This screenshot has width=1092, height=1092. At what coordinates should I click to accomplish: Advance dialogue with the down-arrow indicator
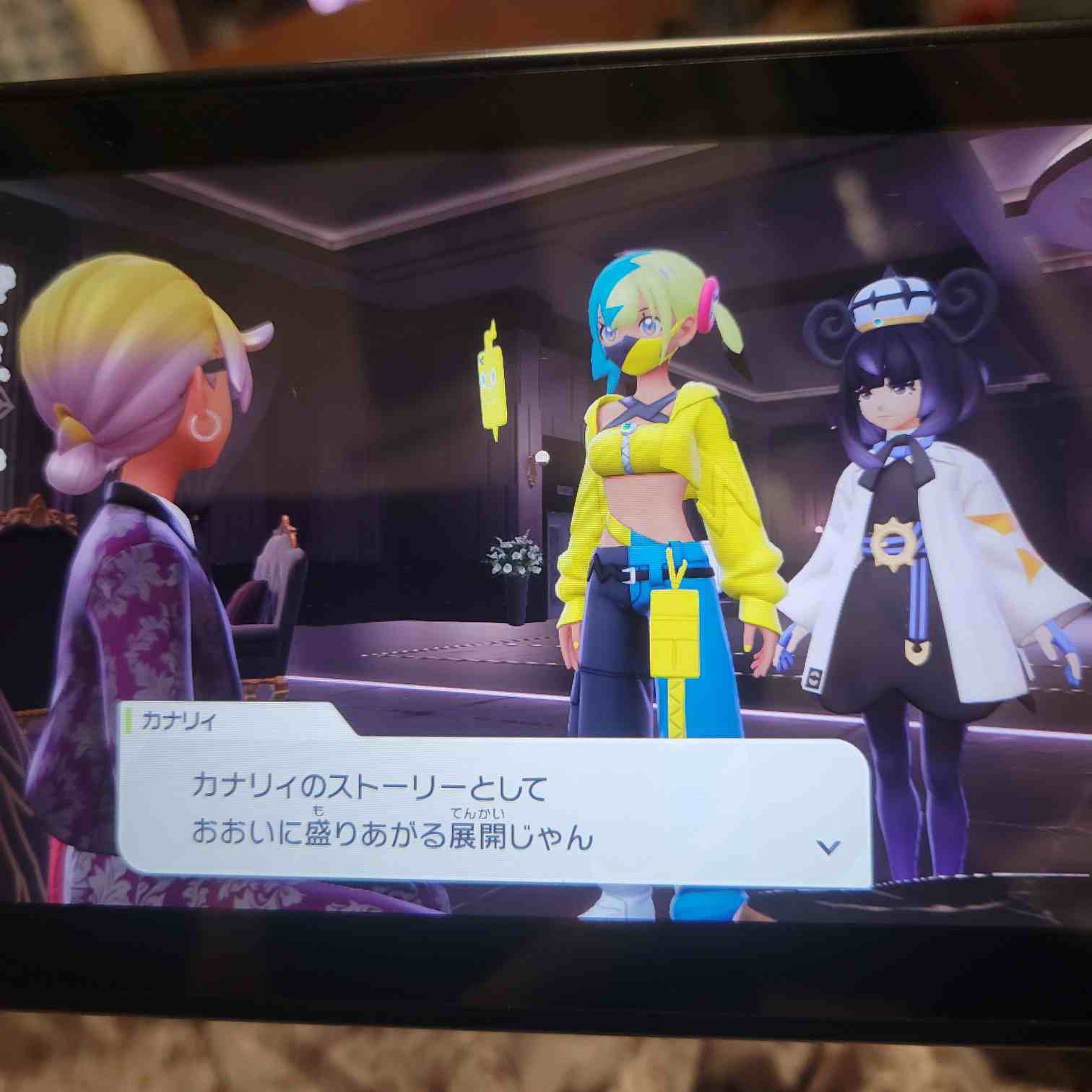[828, 846]
